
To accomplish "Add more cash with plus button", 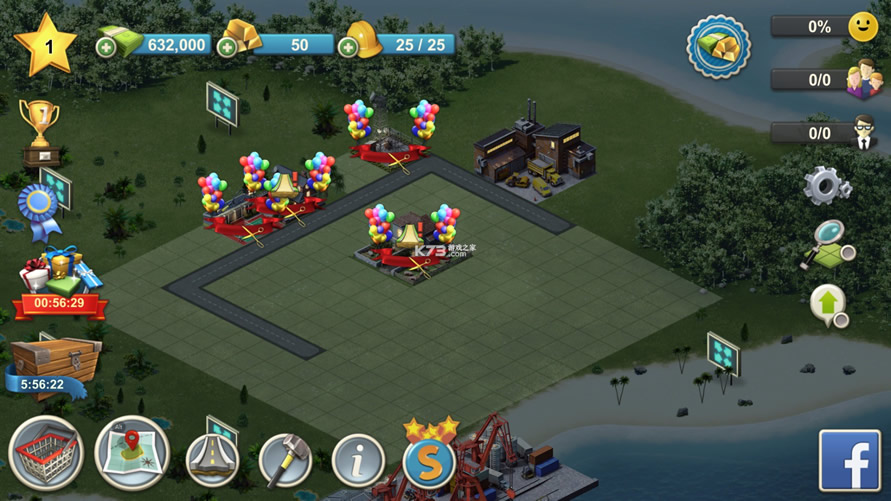I will [x=106, y=46].
